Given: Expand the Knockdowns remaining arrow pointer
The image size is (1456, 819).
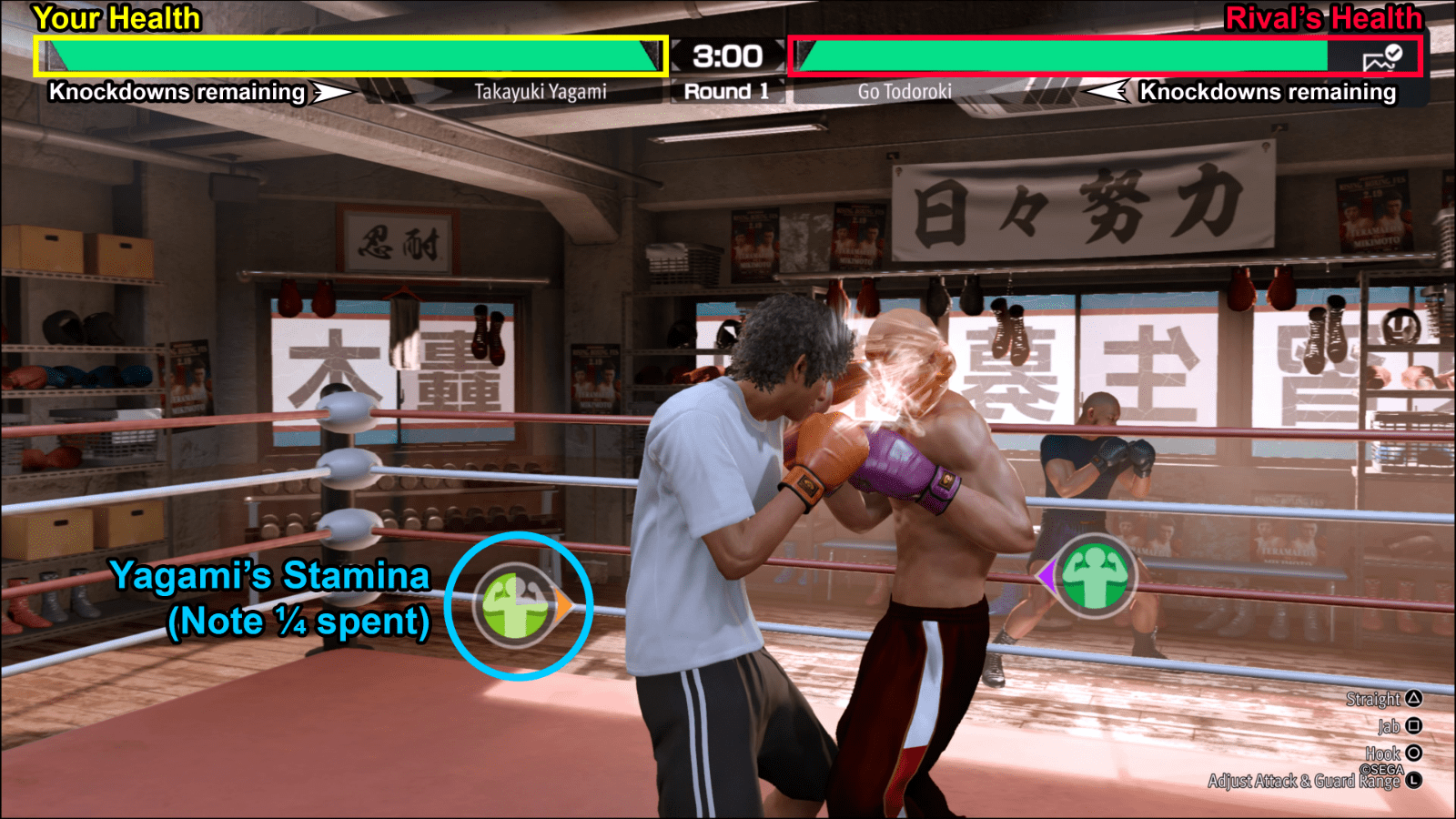Looking at the screenshot, I should pos(331,92).
